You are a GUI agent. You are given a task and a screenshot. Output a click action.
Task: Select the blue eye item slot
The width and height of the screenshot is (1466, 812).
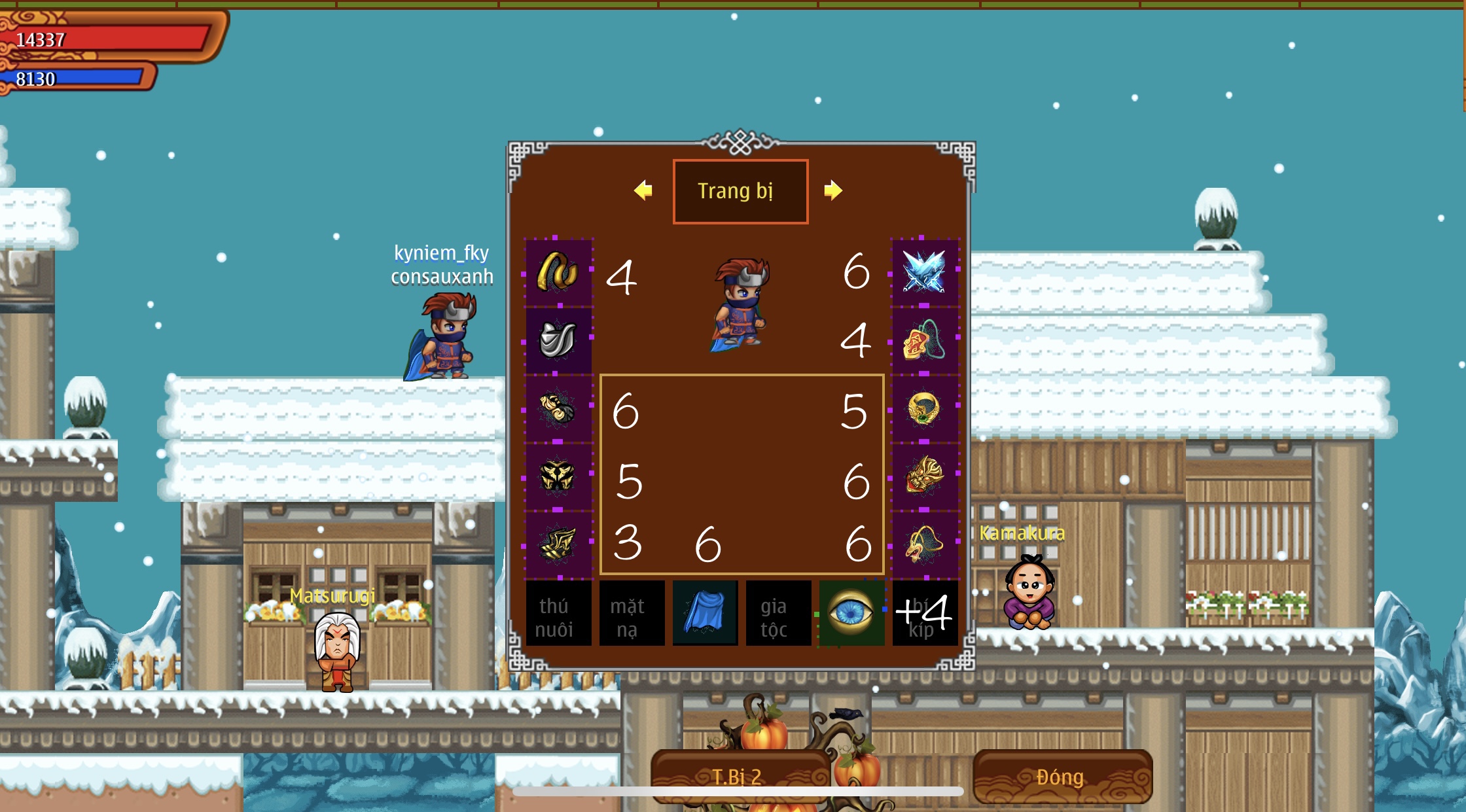coord(851,614)
